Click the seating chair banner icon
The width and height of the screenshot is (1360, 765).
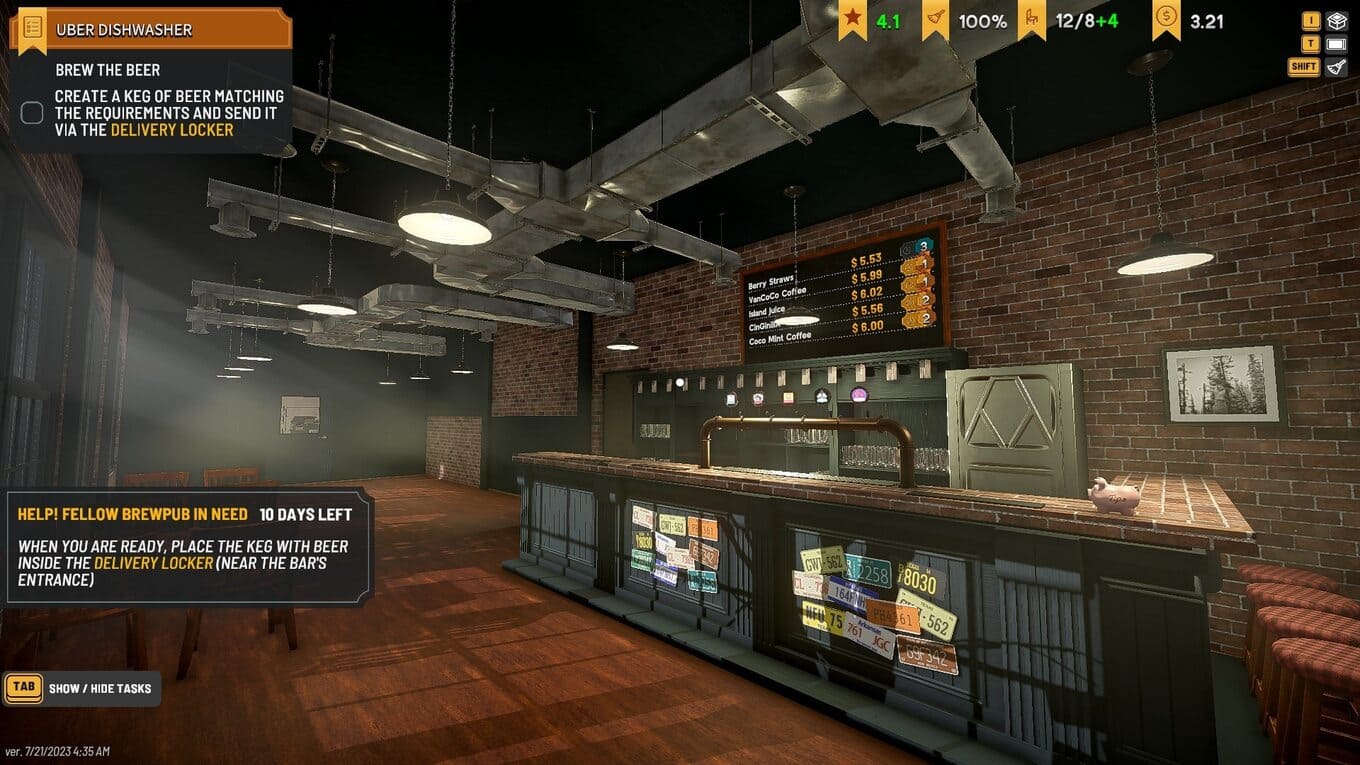(x=1032, y=19)
